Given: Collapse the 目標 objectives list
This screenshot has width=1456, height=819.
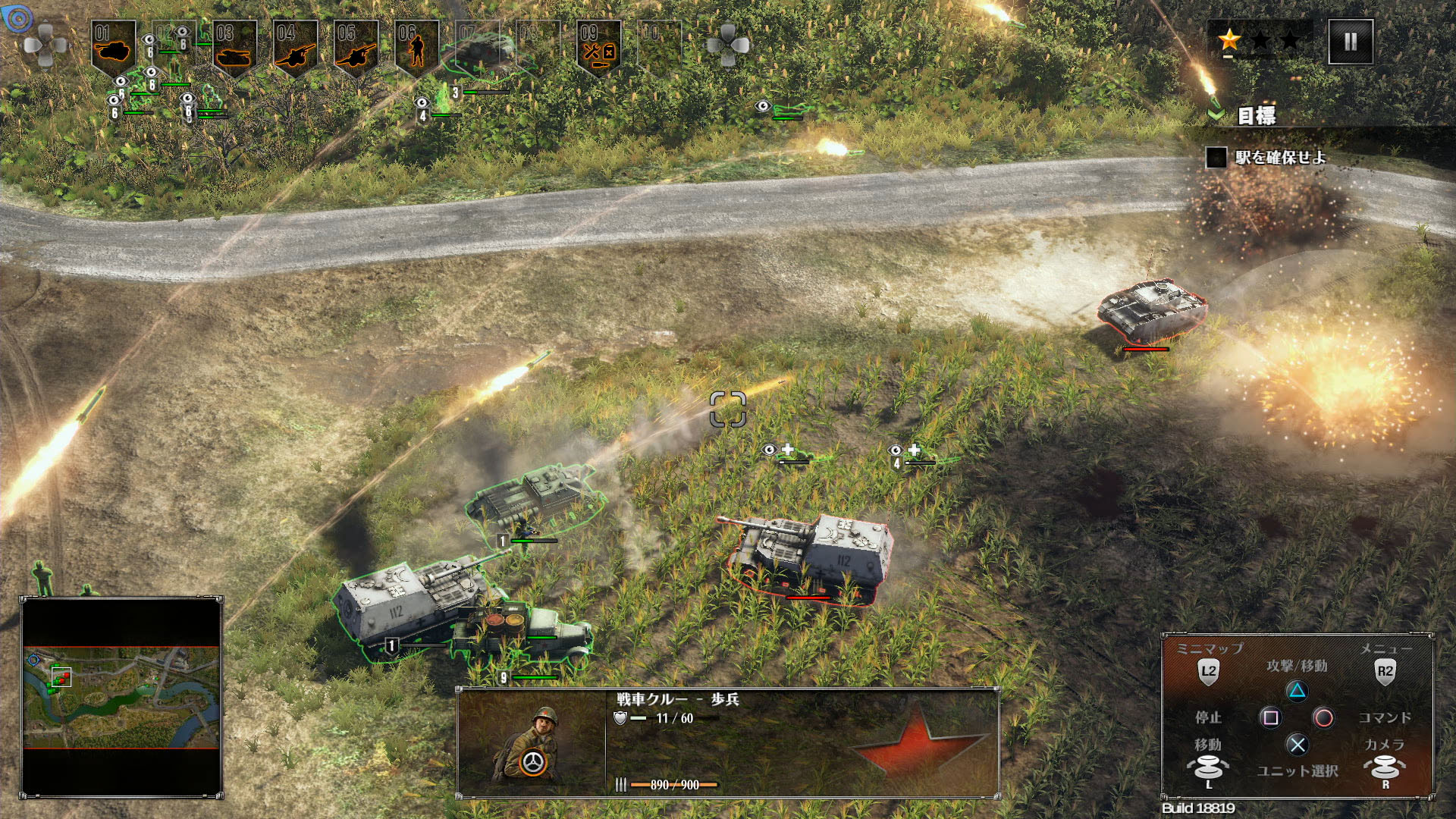Looking at the screenshot, I should click(x=1216, y=115).
